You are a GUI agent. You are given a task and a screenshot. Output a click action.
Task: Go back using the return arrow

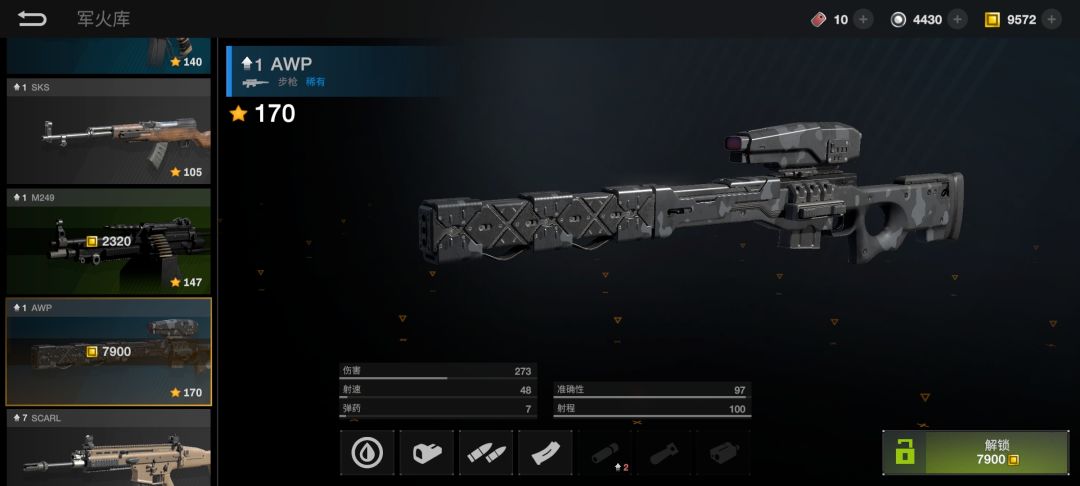[x=32, y=19]
